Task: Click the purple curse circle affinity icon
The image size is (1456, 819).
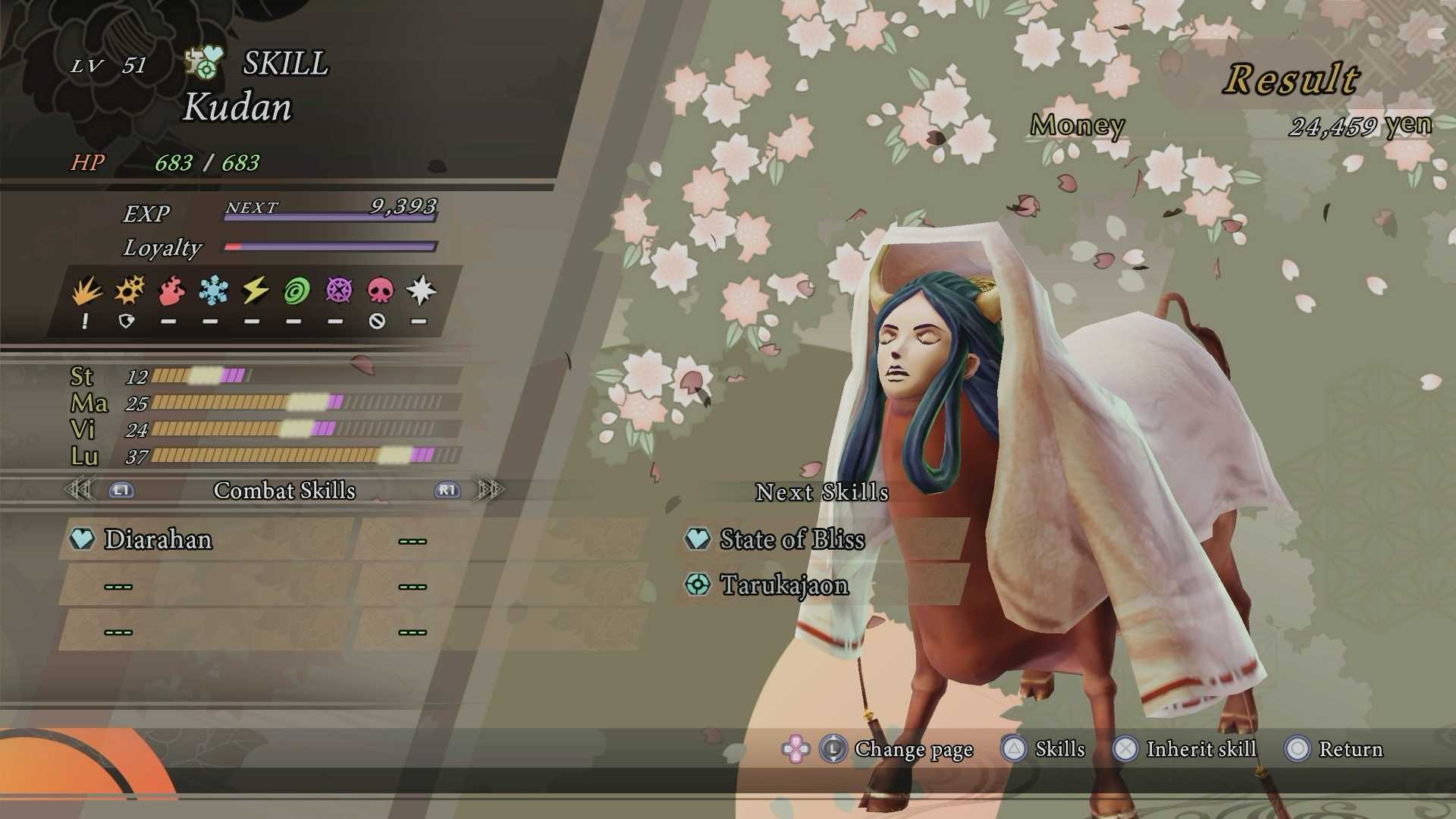Action: point(338,291)
